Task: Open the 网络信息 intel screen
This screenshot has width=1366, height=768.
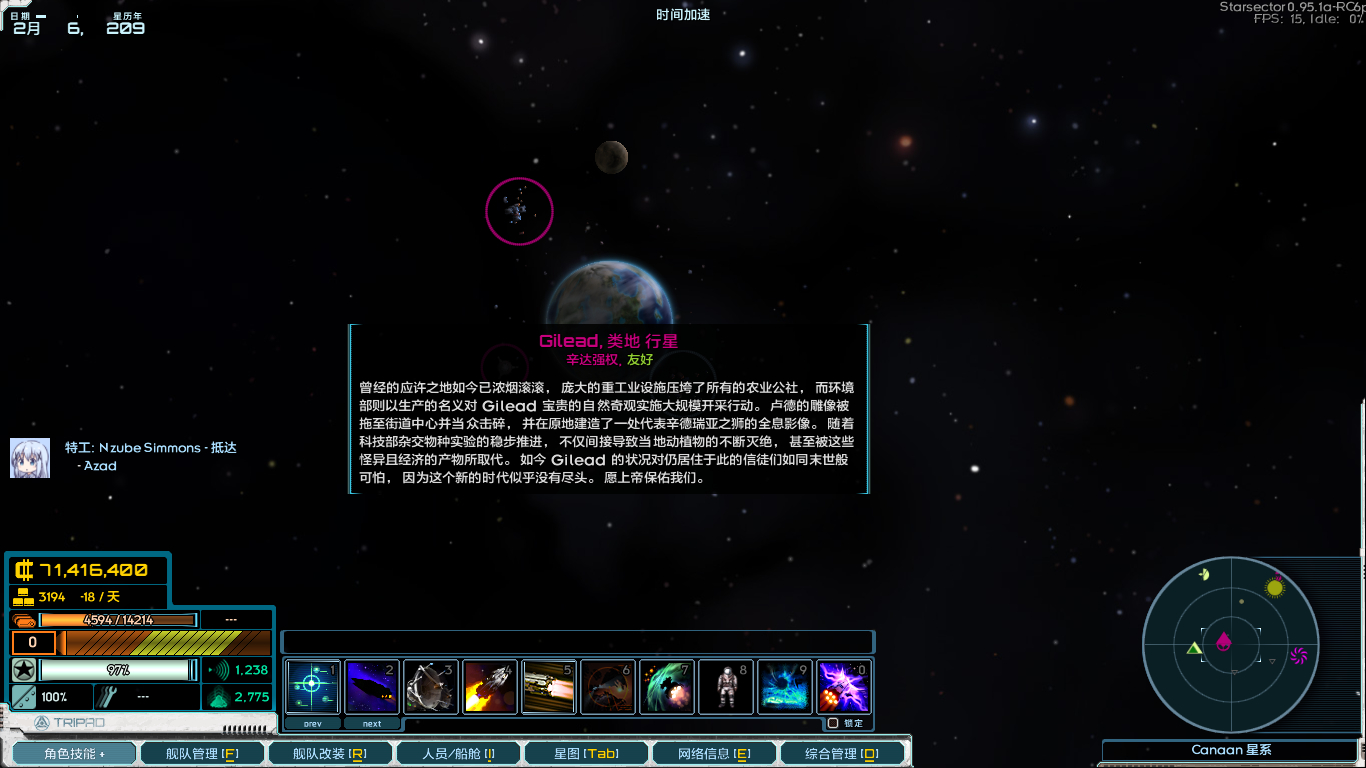Action: tap(713, 751)
